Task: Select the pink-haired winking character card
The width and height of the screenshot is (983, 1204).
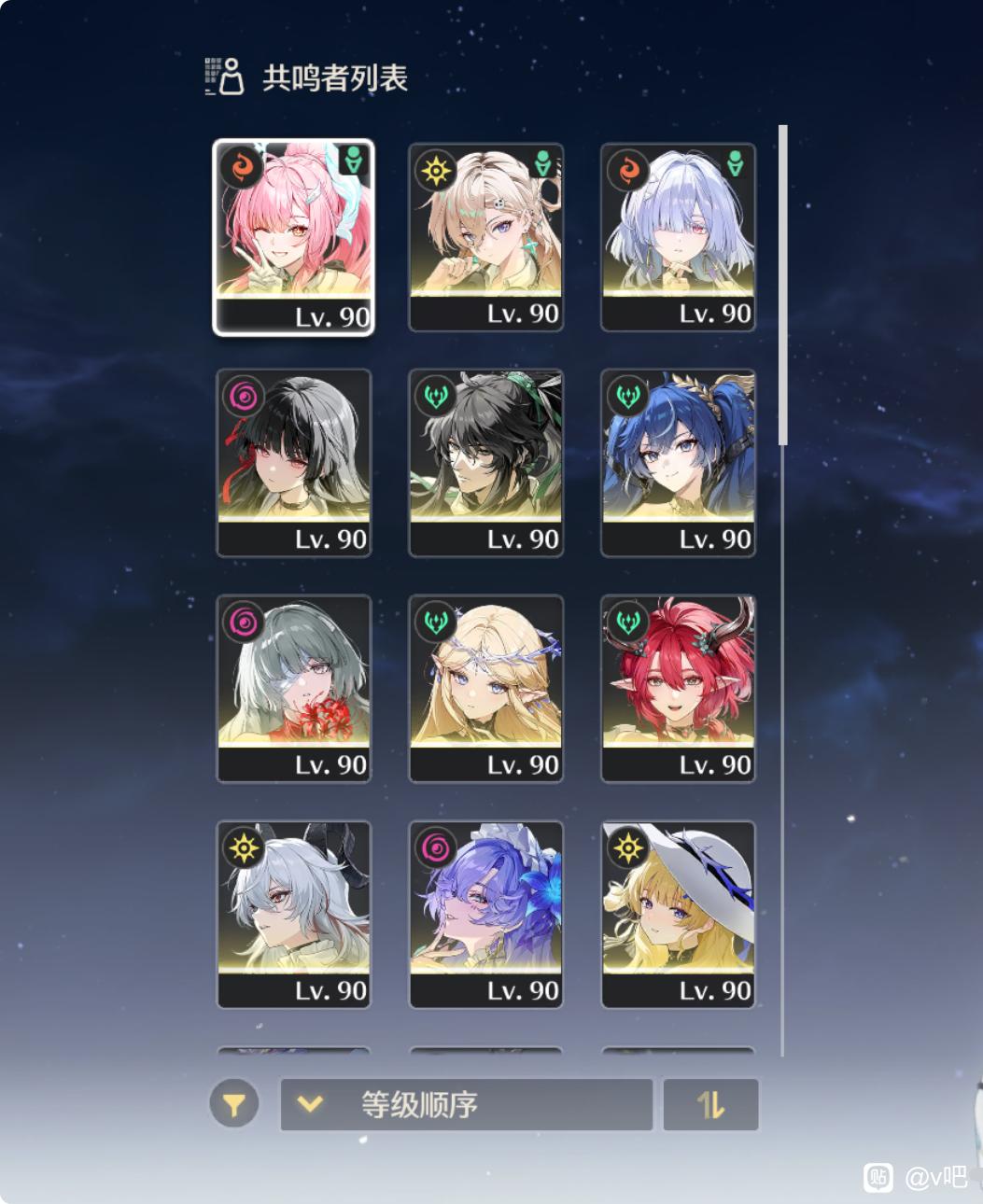Action: click(x=293, y=236)
